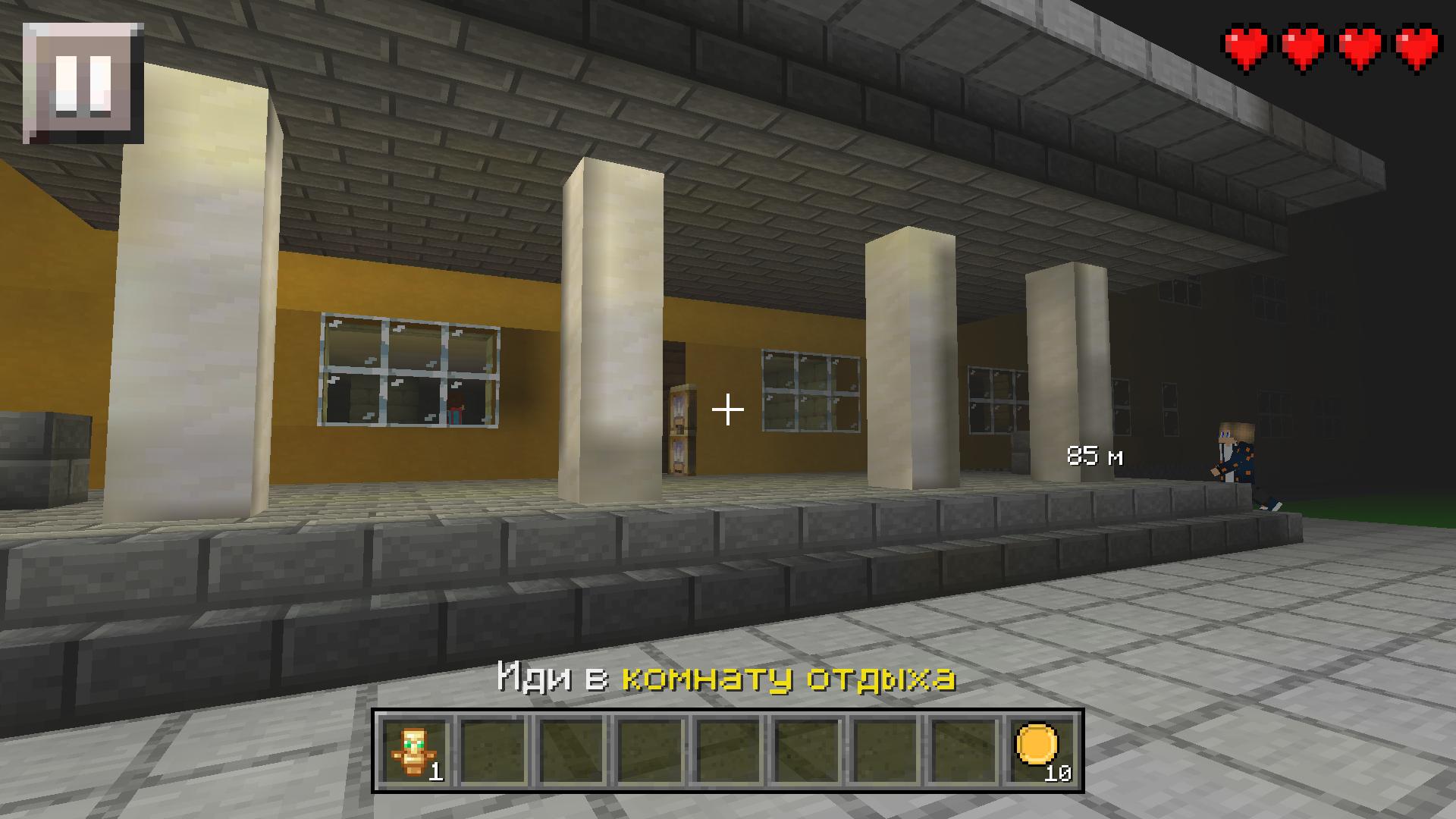Image resolution: width=1456 pixels, height=819 pixels.
Task: Click the third heart in the row
Action: 1358,47
